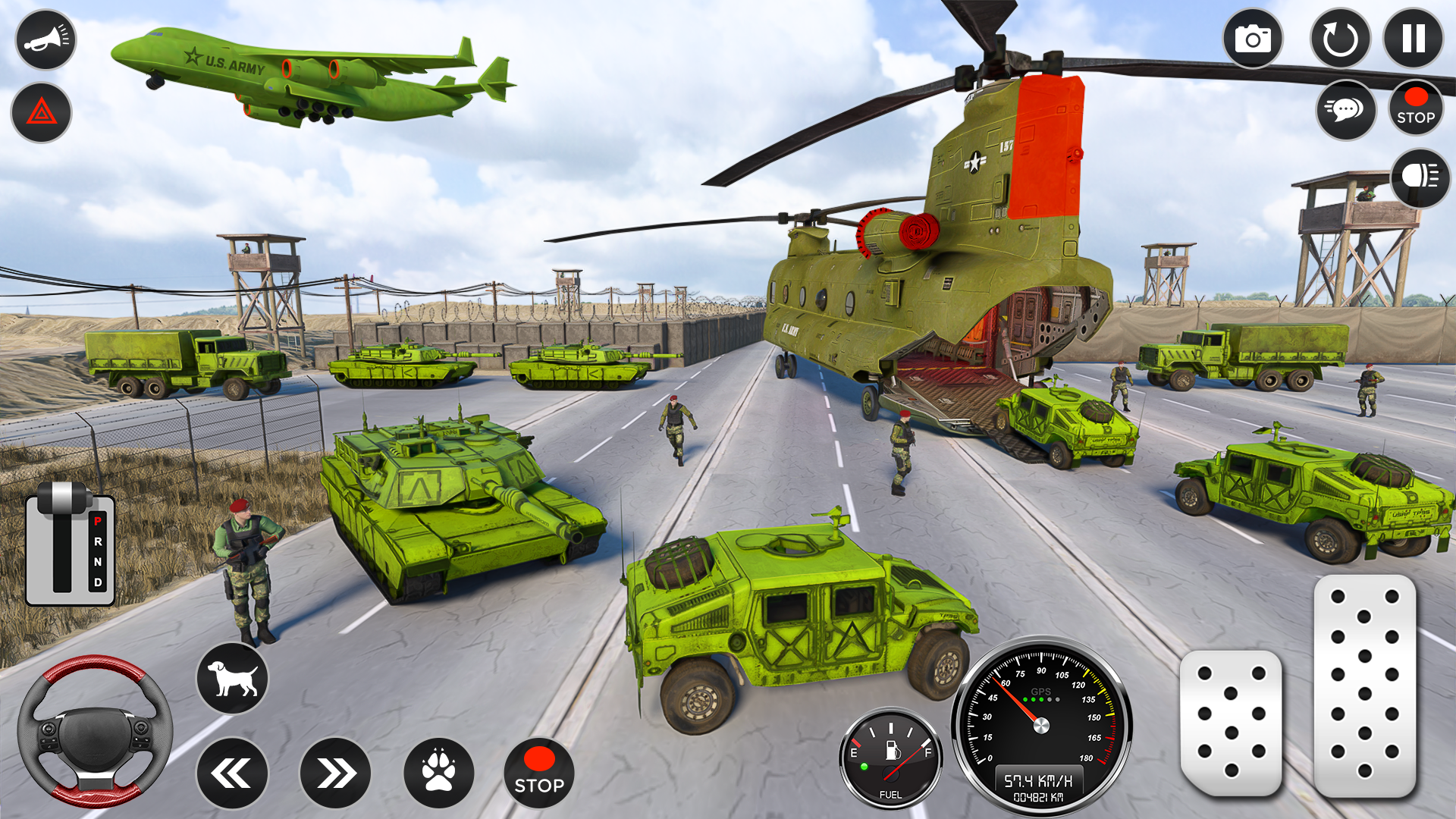The image size is (1456, 819).
Task: Take a screenshot with the camera icon
Action: coord(1254,40)
